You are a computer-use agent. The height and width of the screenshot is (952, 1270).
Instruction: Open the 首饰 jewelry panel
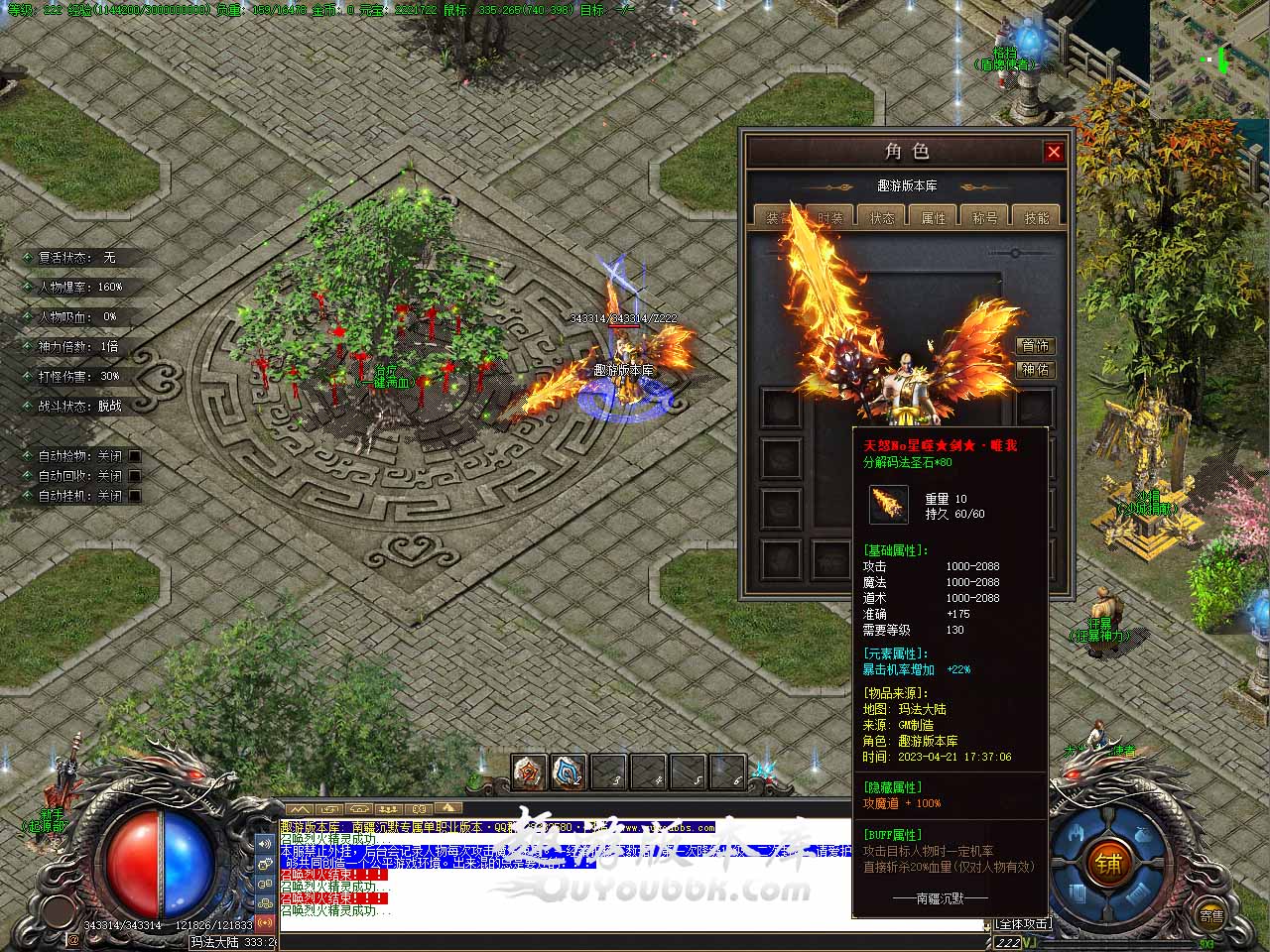[x=1036, y=346]
